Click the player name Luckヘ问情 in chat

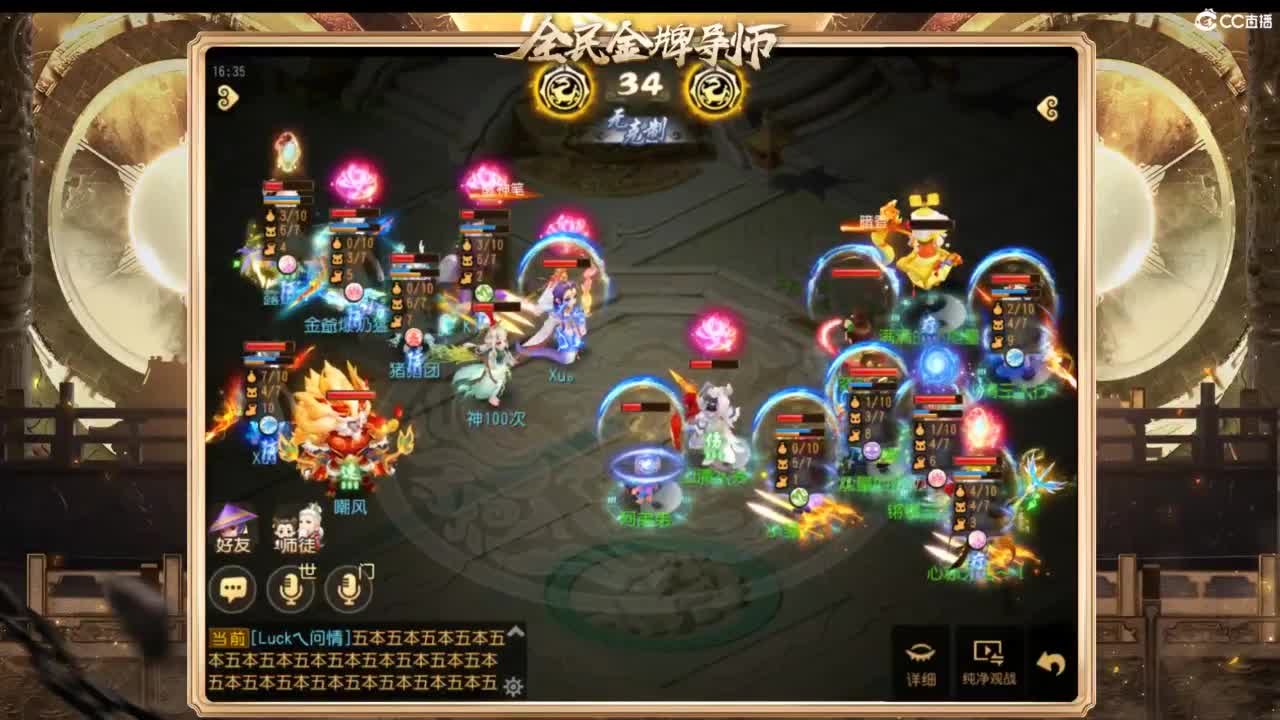tap(300, 637)
